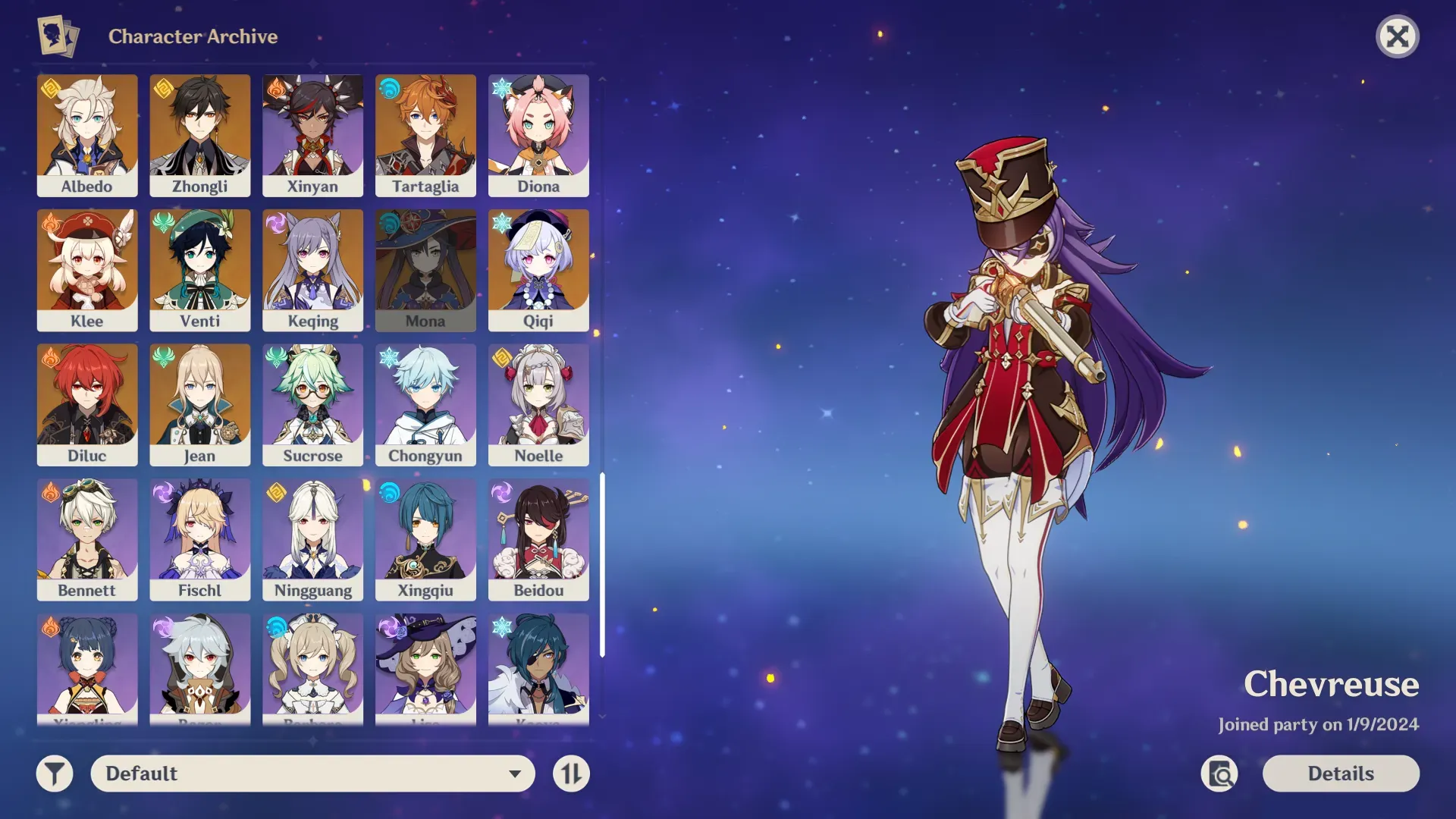Open the character filter funnel
This screenshot has width=1456, height=819.
point(55,773)
